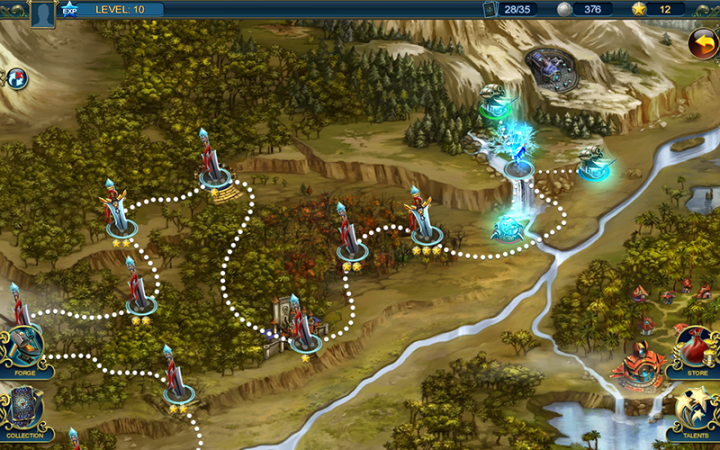
Task: Open the player portrait profile
Action: coord(42,13)
